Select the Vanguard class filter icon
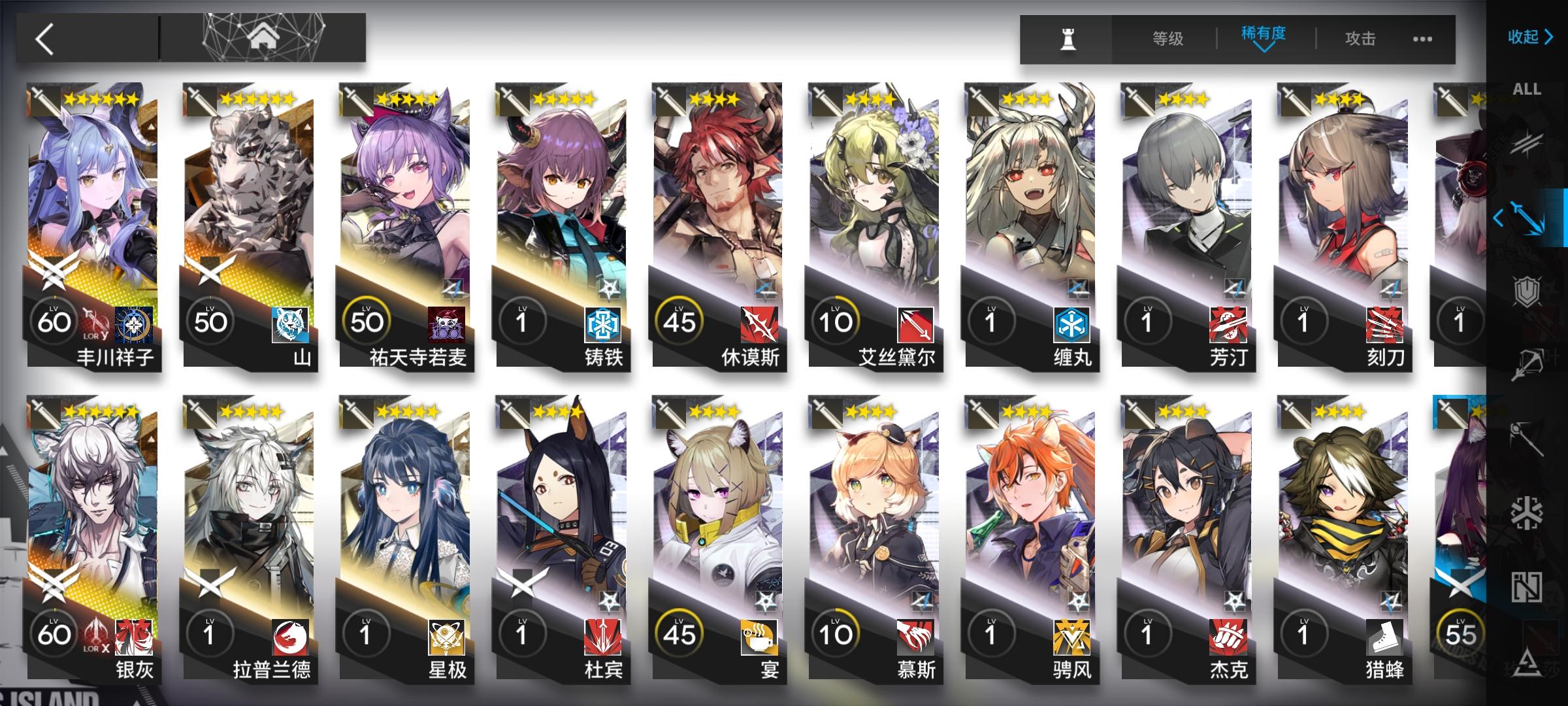 1527,145
